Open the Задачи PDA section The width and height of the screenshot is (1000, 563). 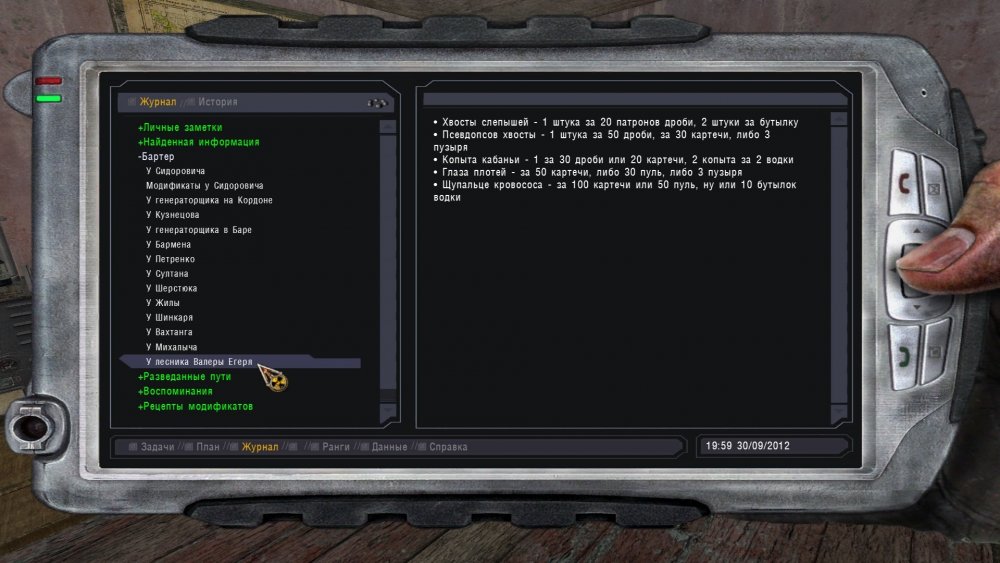point(157,447)
